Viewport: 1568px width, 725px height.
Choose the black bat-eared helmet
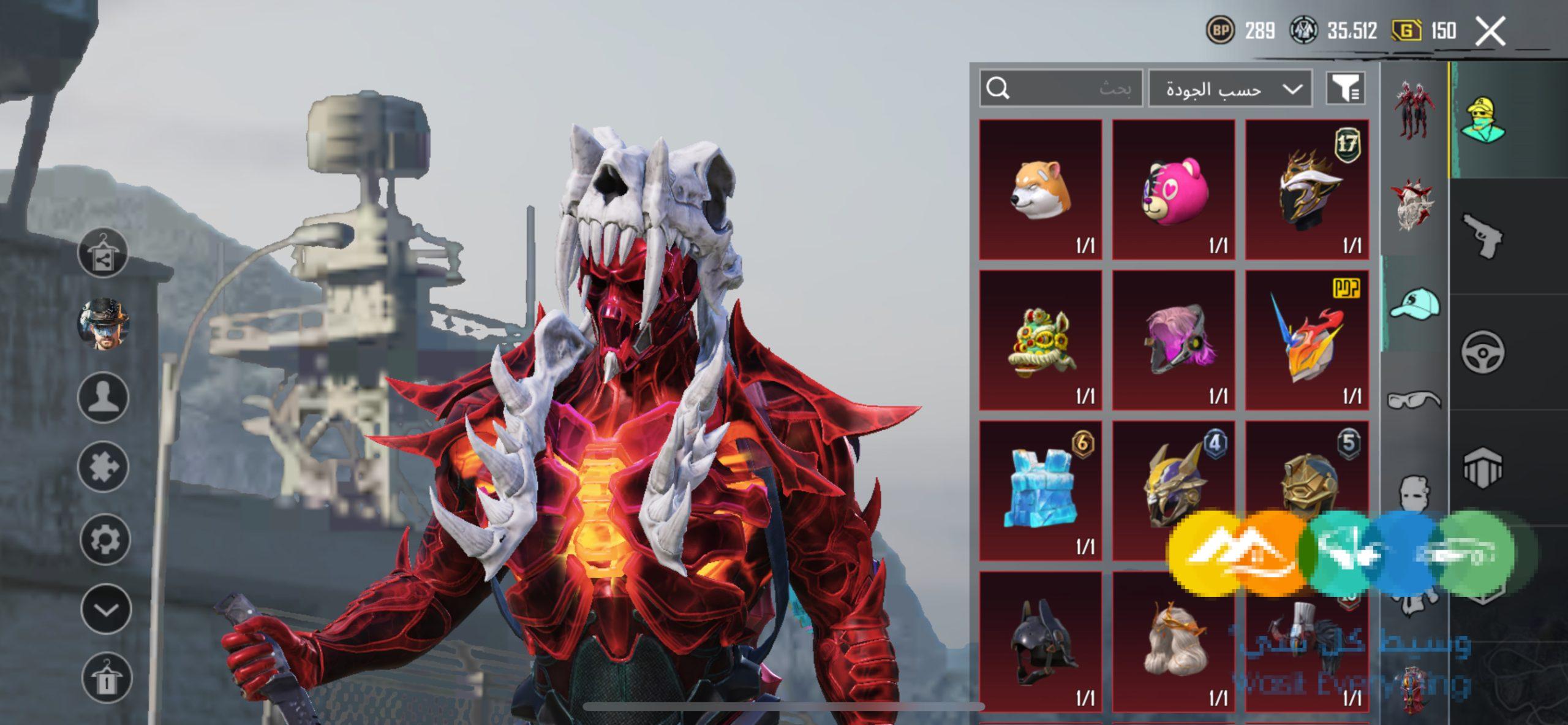[x=1041, y=641]
